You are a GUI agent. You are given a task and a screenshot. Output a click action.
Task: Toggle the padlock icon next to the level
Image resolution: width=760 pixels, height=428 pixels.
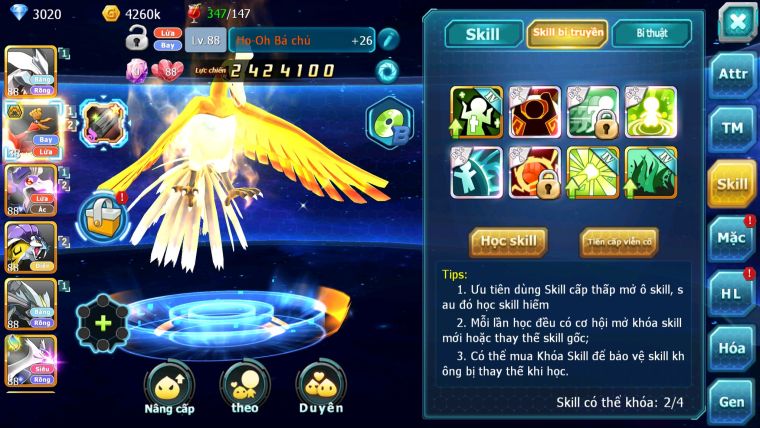(x=137, y=39)
